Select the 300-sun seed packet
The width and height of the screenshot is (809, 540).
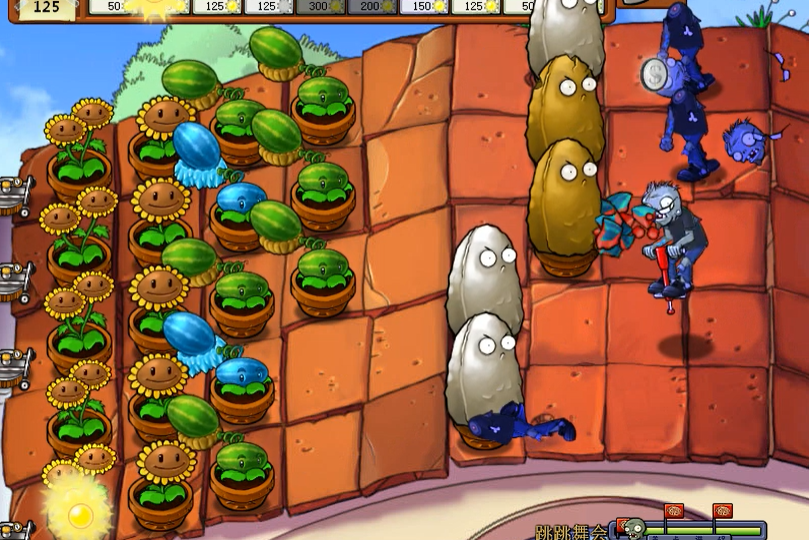tap(320, 7)
